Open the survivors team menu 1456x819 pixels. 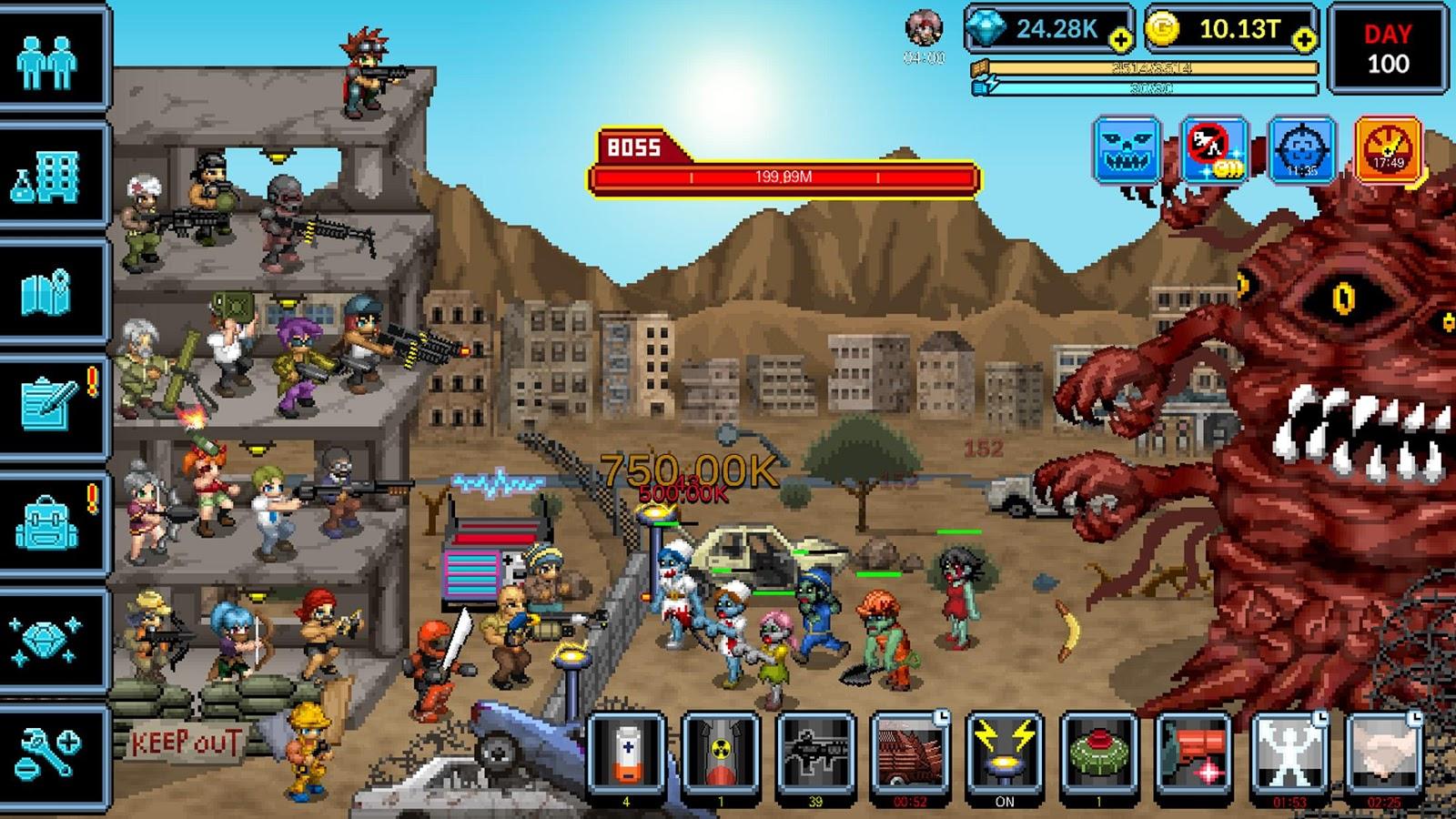coord(47,60)
